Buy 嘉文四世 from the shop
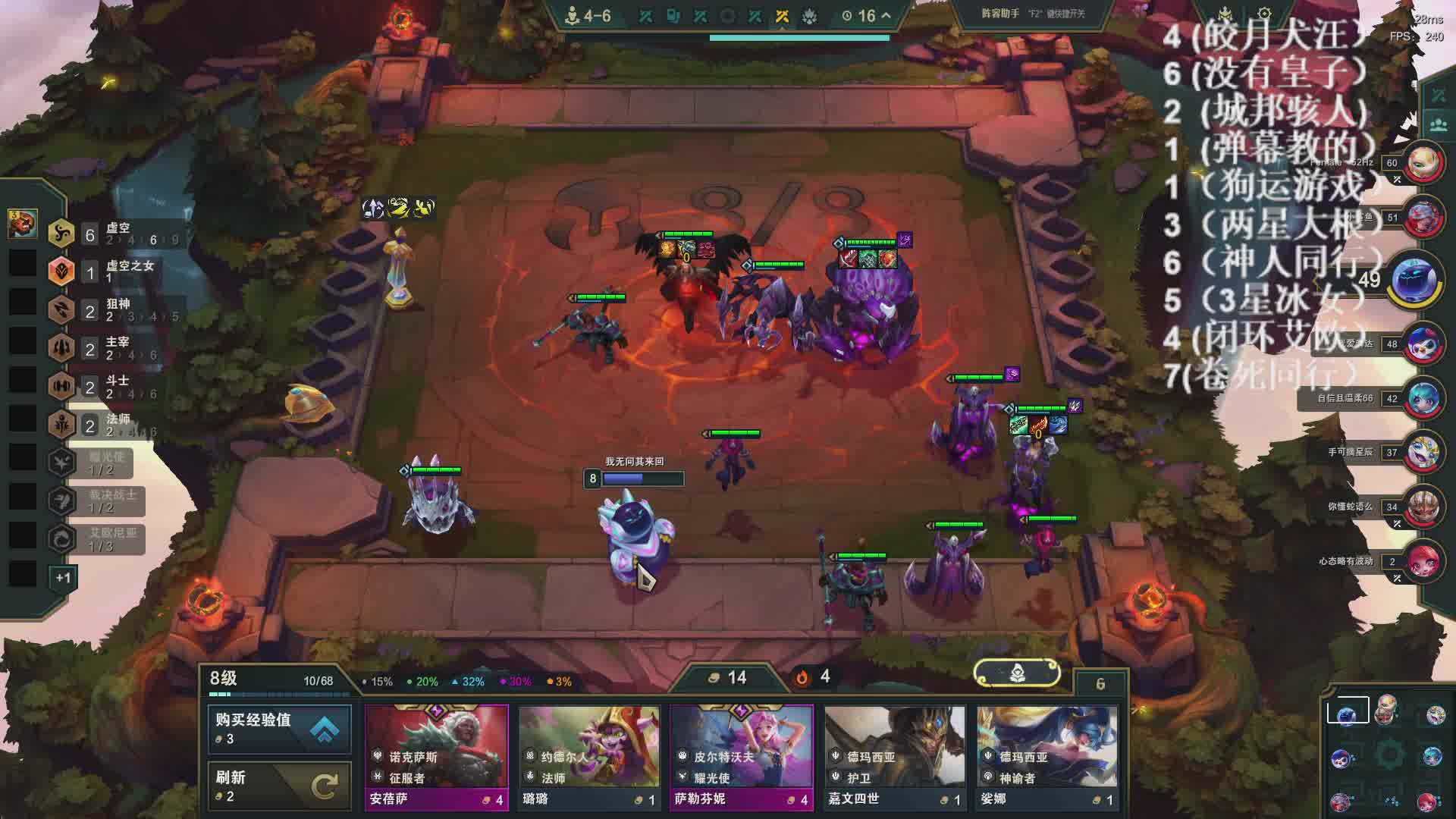This screenshot has height=819, width=1456. point(895,757)
